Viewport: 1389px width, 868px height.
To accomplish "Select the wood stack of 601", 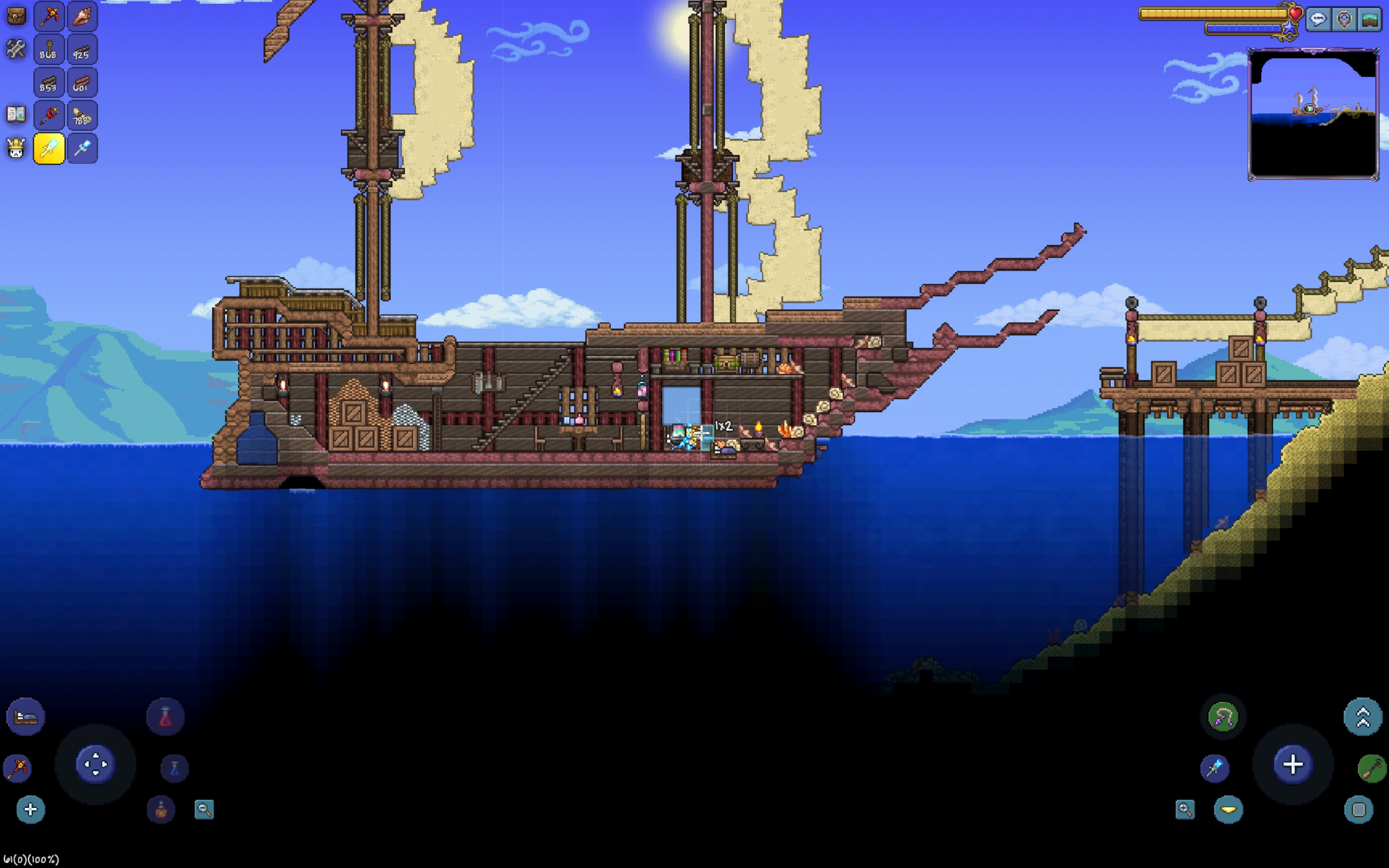I will click(82, 82).
